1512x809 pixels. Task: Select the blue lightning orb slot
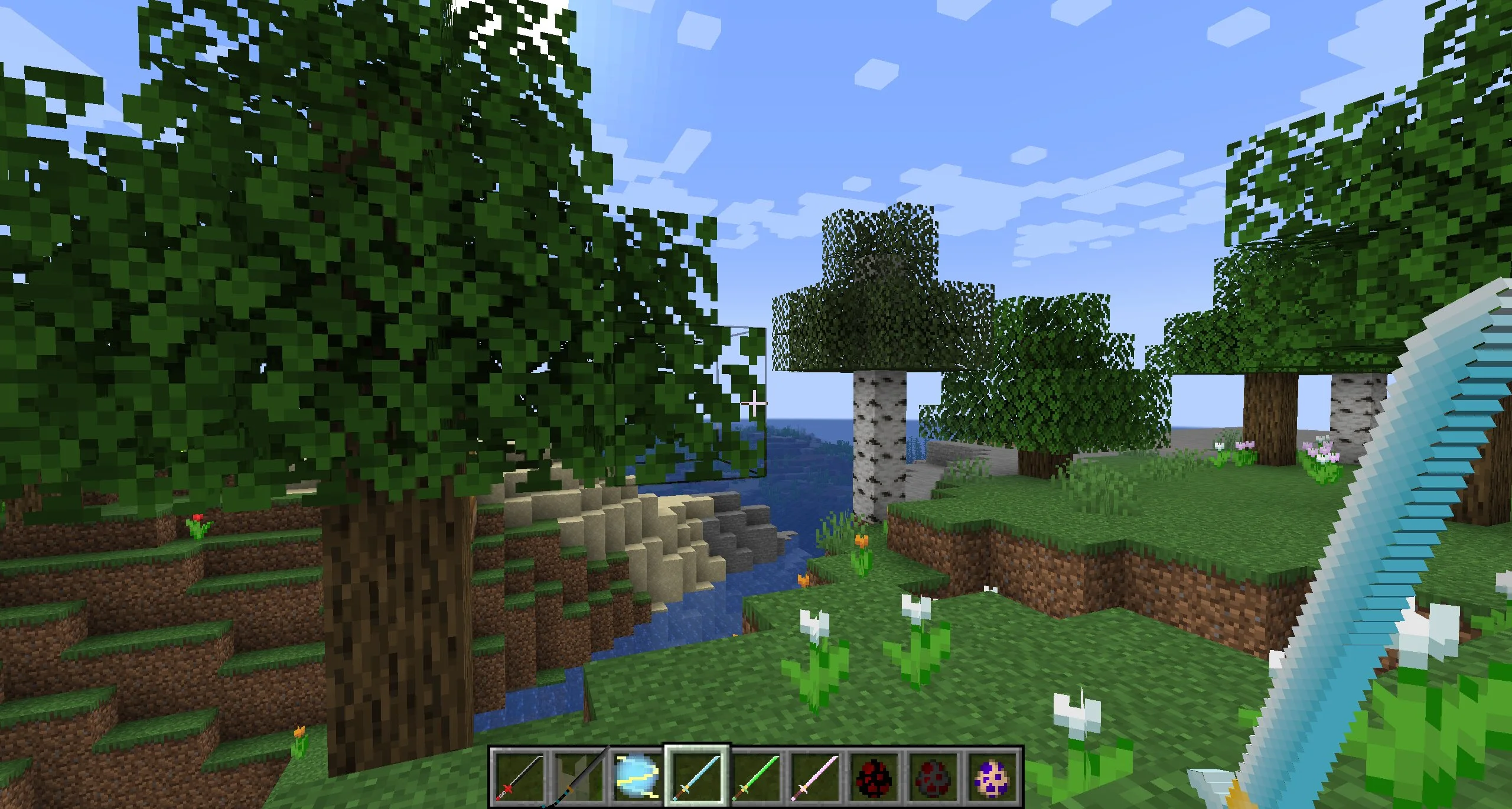(x=637, y=776)
